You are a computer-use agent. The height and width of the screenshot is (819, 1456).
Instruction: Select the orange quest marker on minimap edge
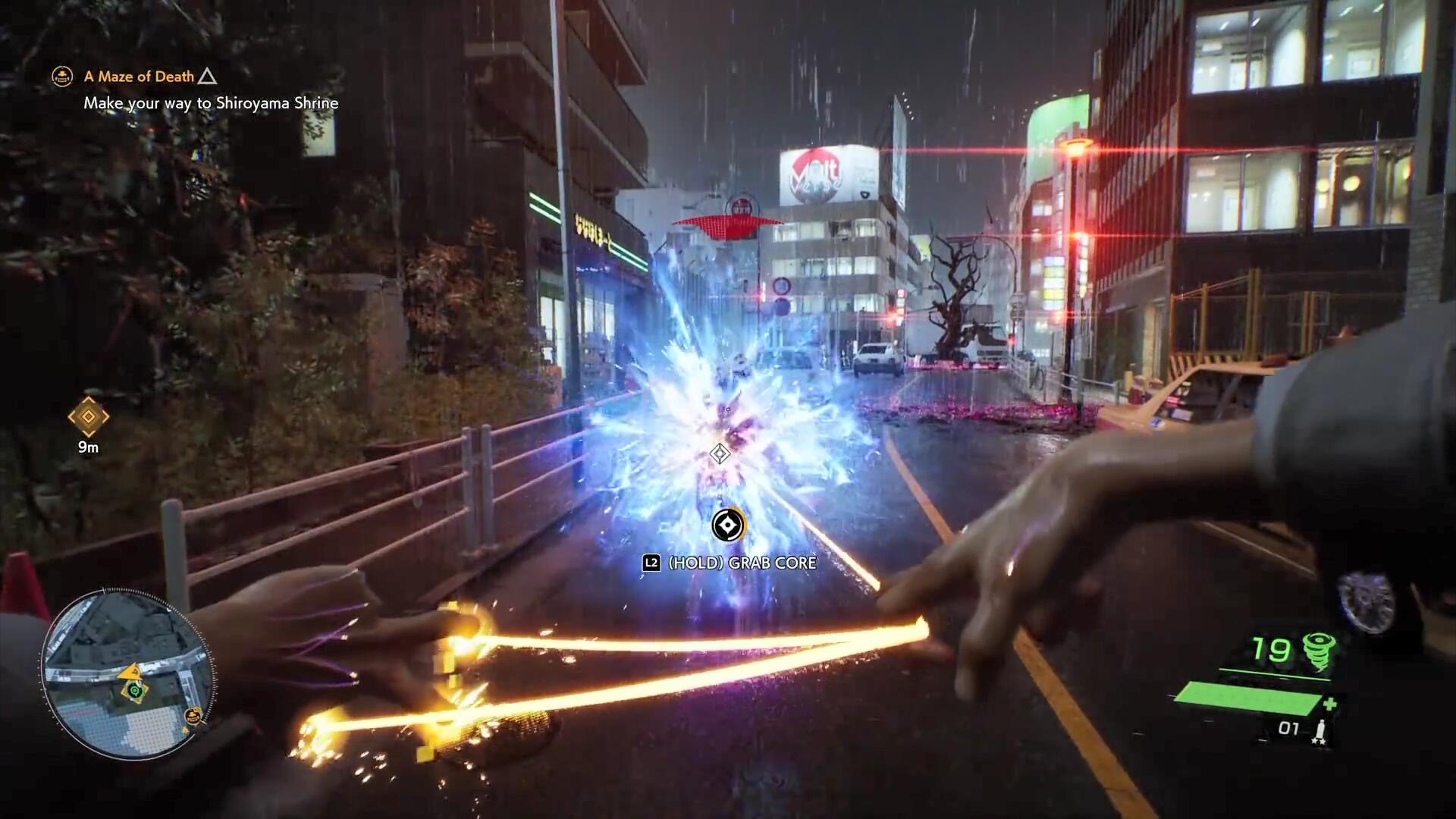(194, 715)
